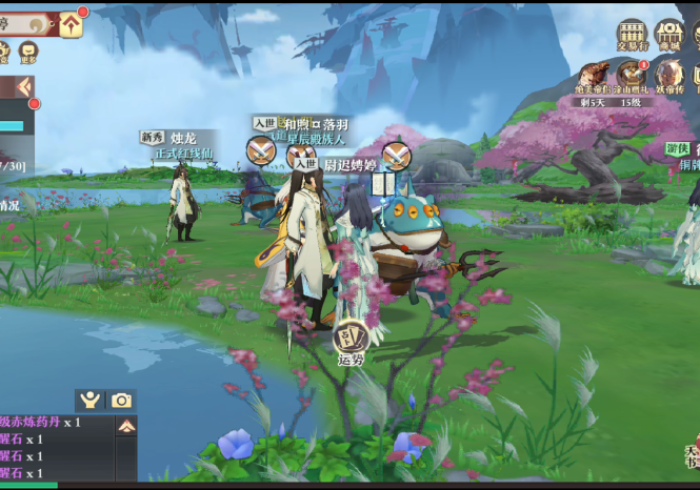Click the red up-arrow button beside location banner
700x490 pixels.
point(71,25)
